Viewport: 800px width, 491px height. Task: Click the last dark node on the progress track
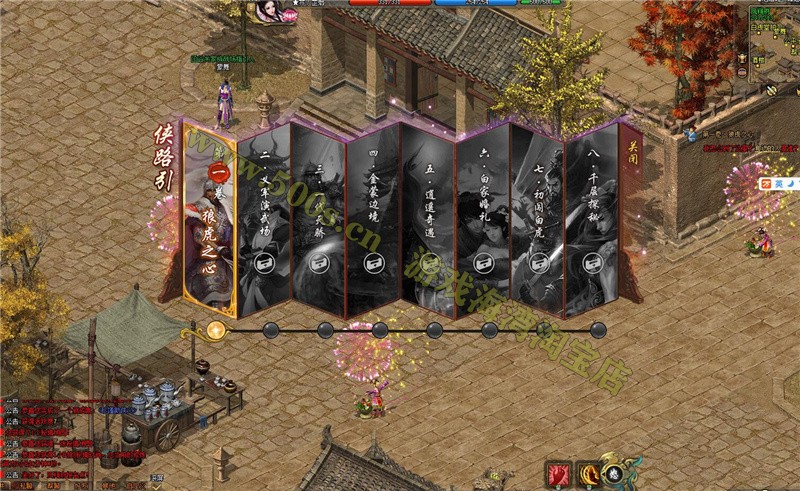(x=598, y=329)
